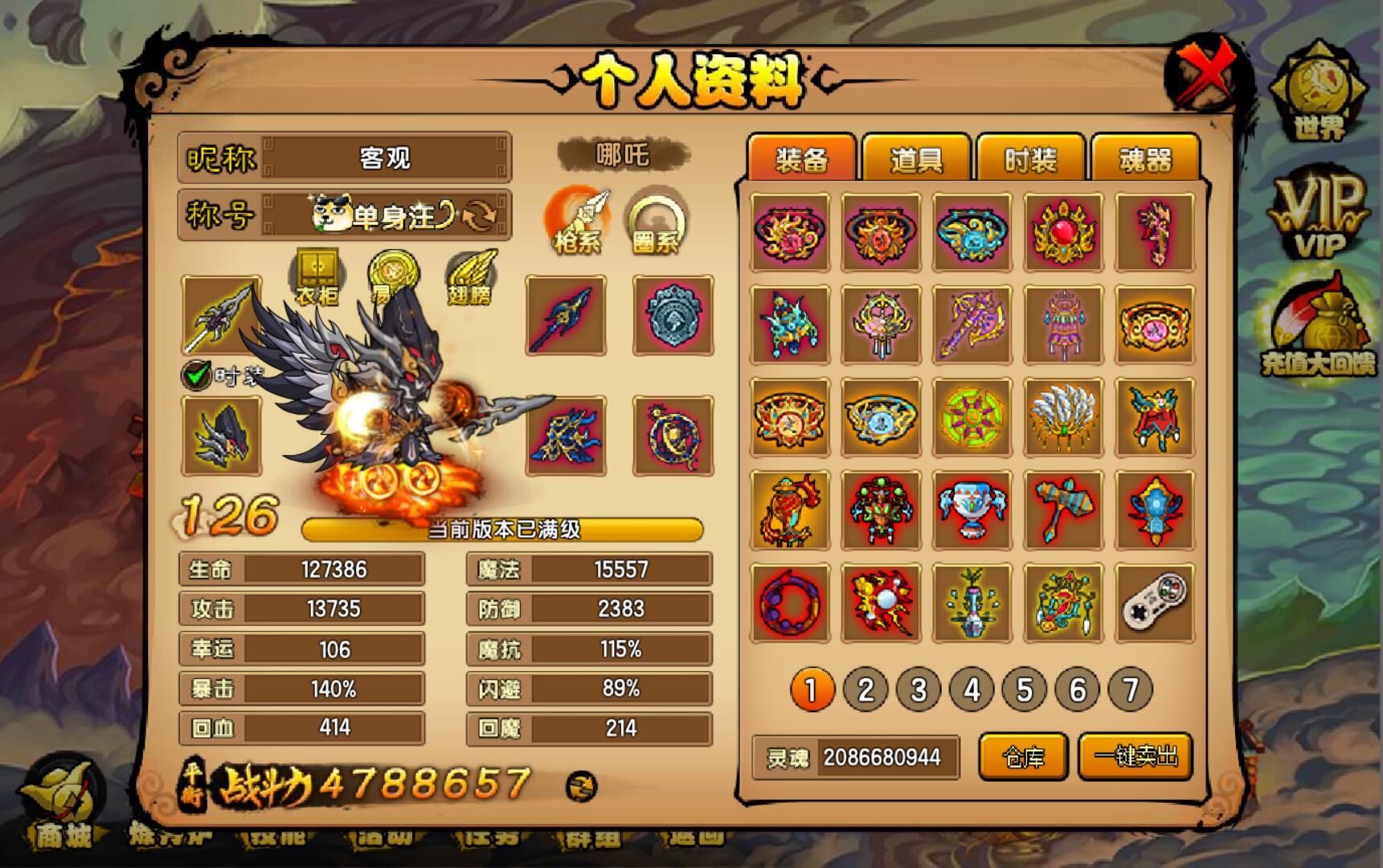The width and height of the screenshot is (1383, 868).
Task: Jump to inventory page 7
Action: (x=1130, y=690)
